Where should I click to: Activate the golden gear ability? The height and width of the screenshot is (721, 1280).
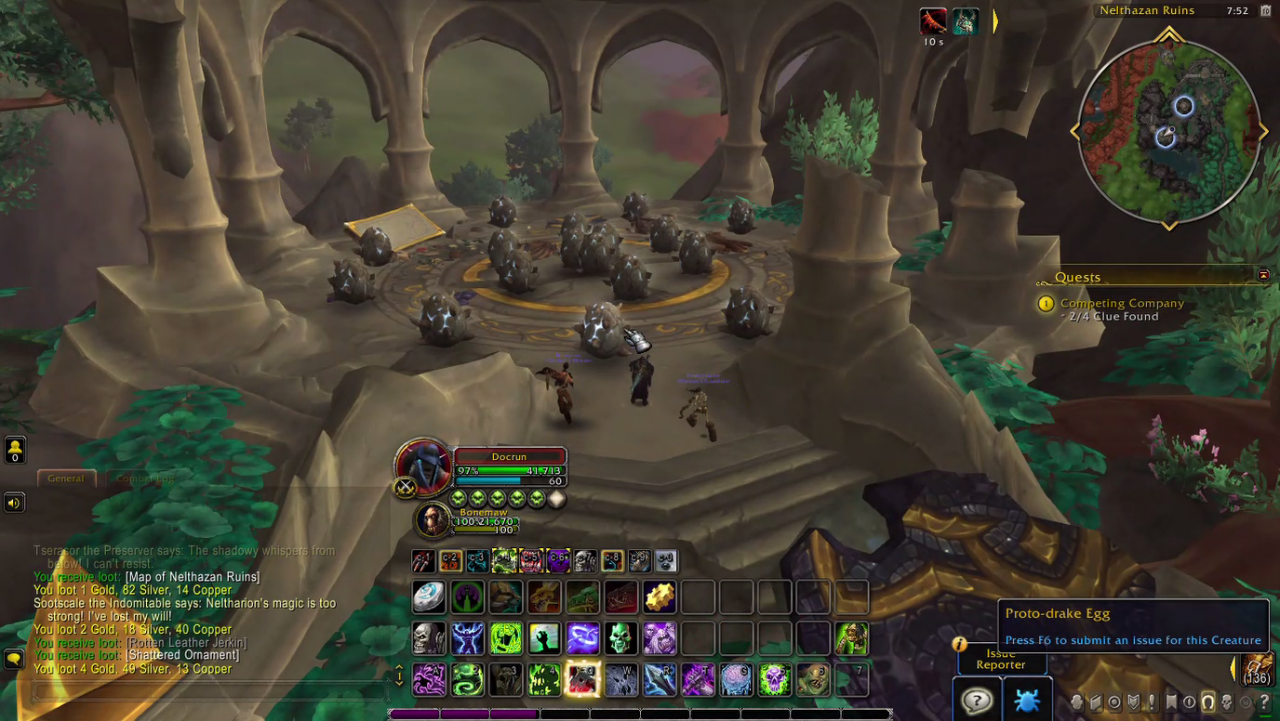pos(659,597)
